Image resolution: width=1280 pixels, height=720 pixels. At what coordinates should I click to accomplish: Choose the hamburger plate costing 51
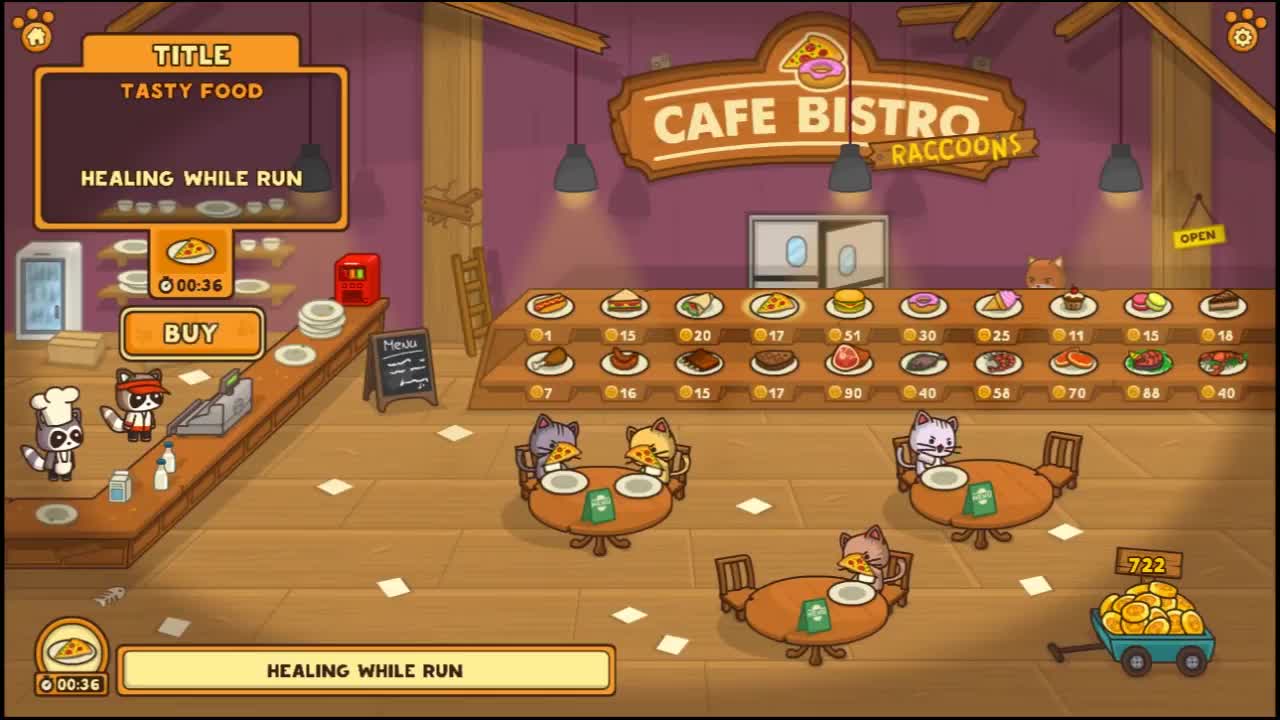[848, 304]
